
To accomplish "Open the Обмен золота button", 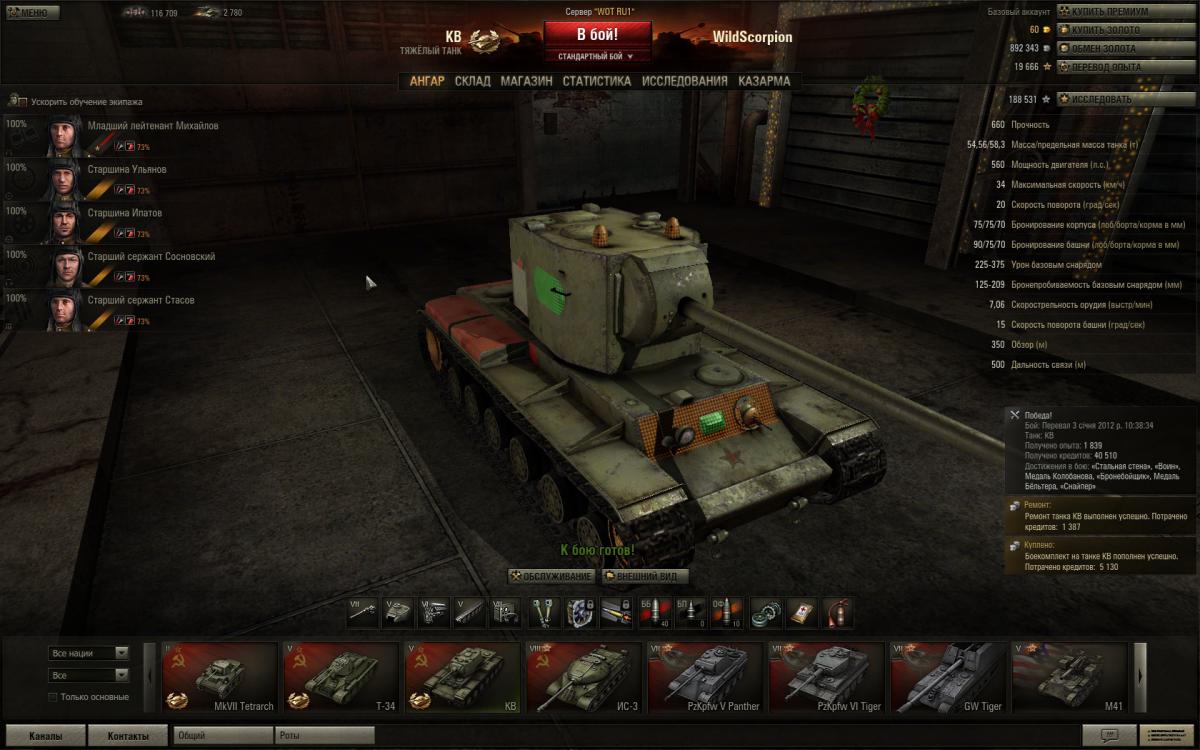I will click(1117, 48).
